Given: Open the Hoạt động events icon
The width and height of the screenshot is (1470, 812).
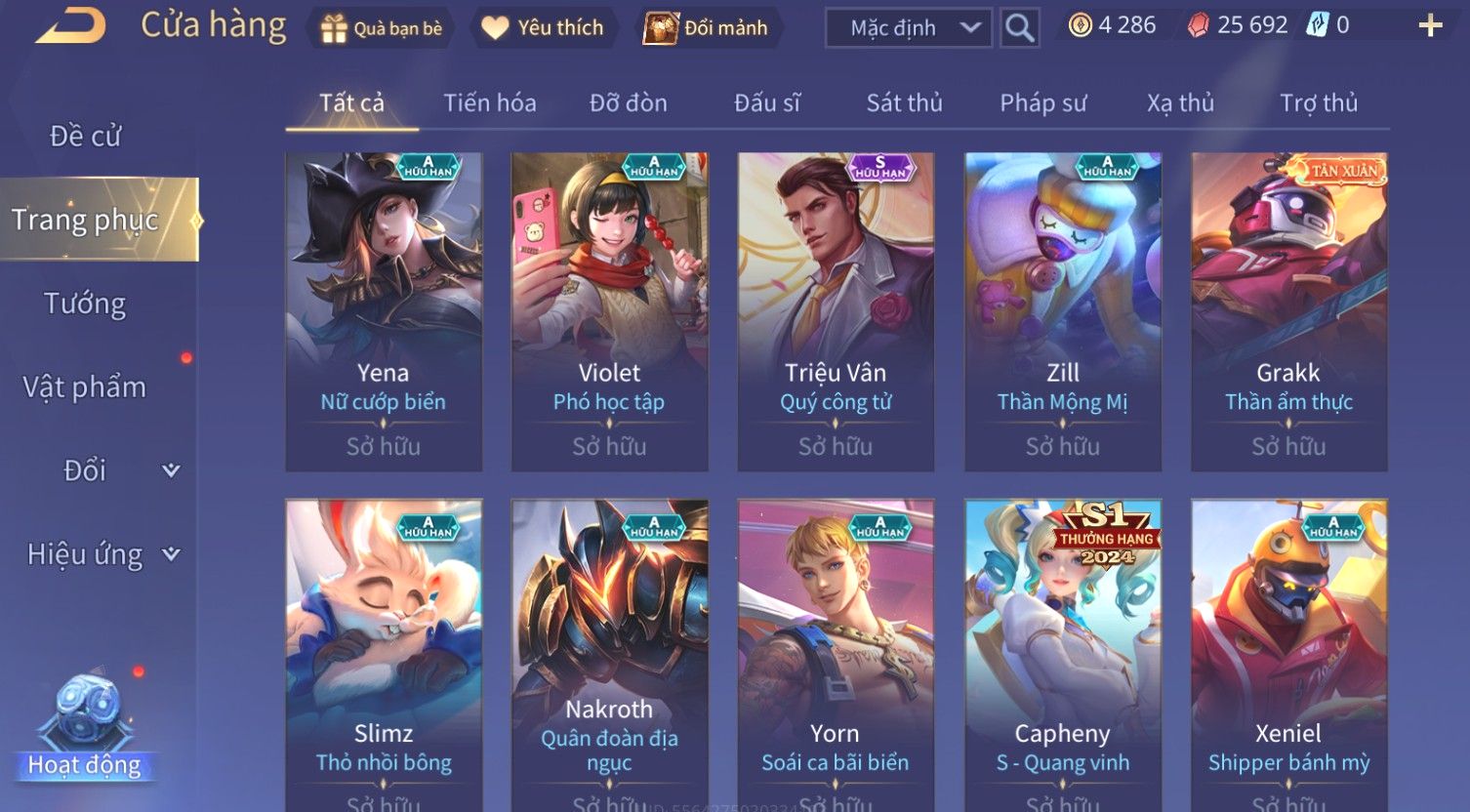Looking at the screenshot, I should [85, 727].
